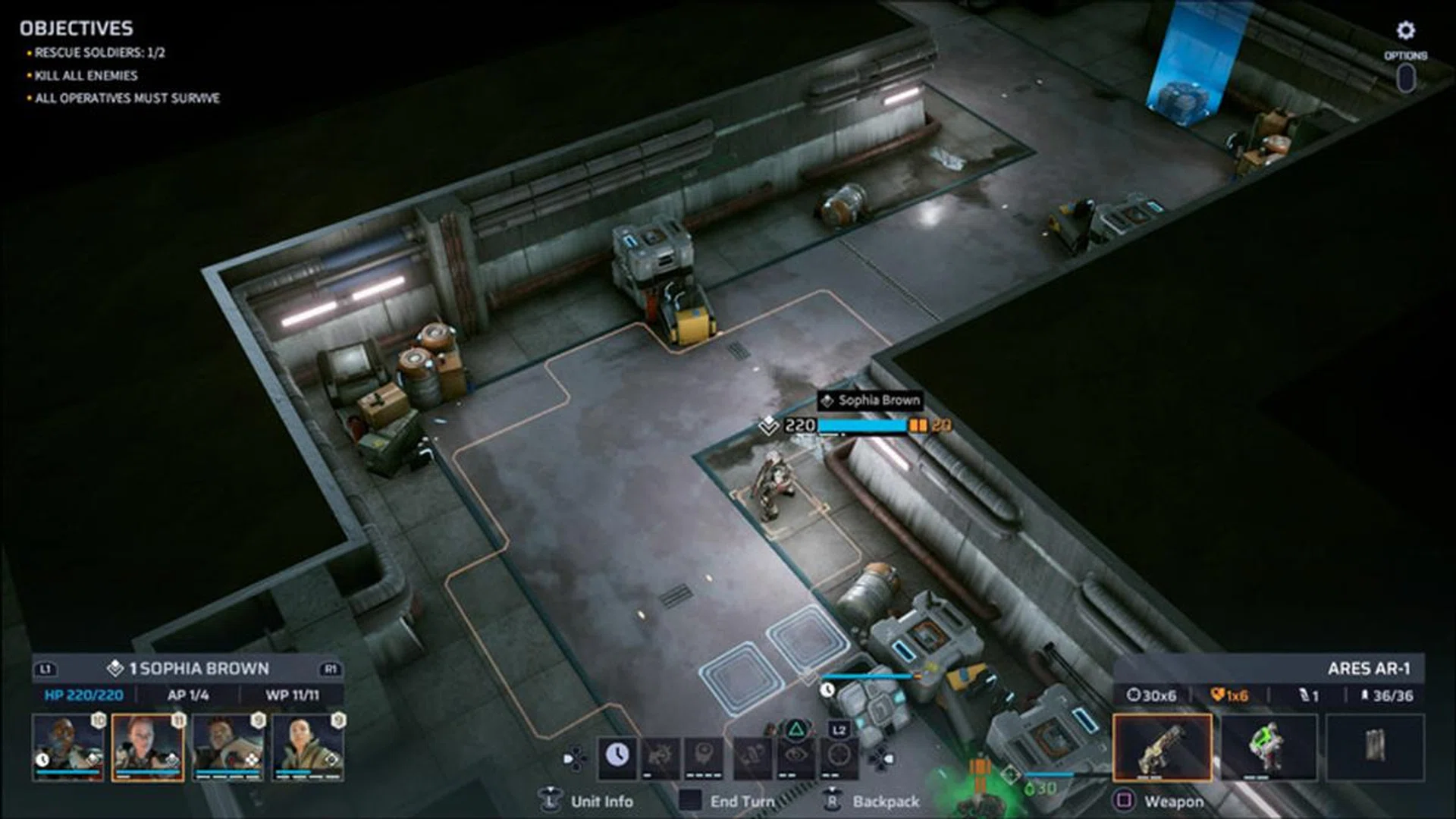Select the ammo magazine slot

point(1375,747)
